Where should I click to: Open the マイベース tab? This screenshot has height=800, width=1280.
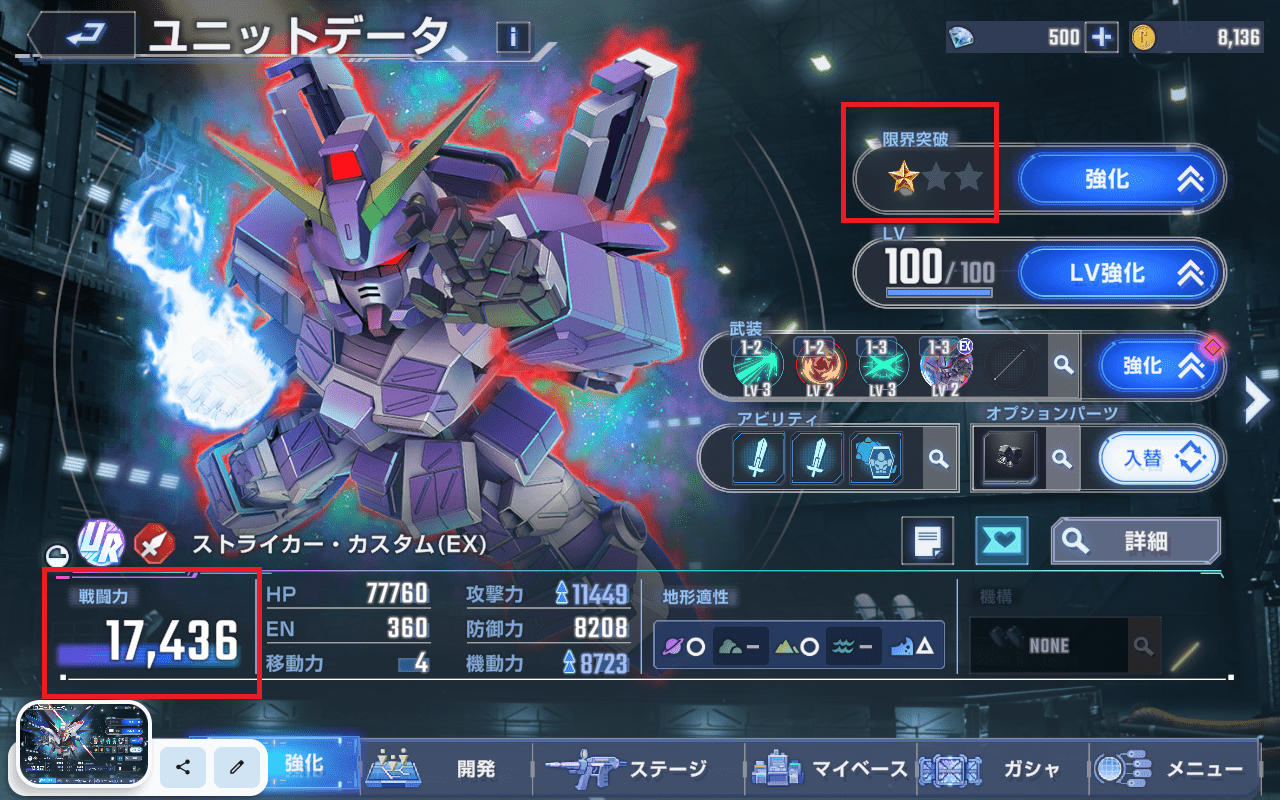[x=830, y=768]
